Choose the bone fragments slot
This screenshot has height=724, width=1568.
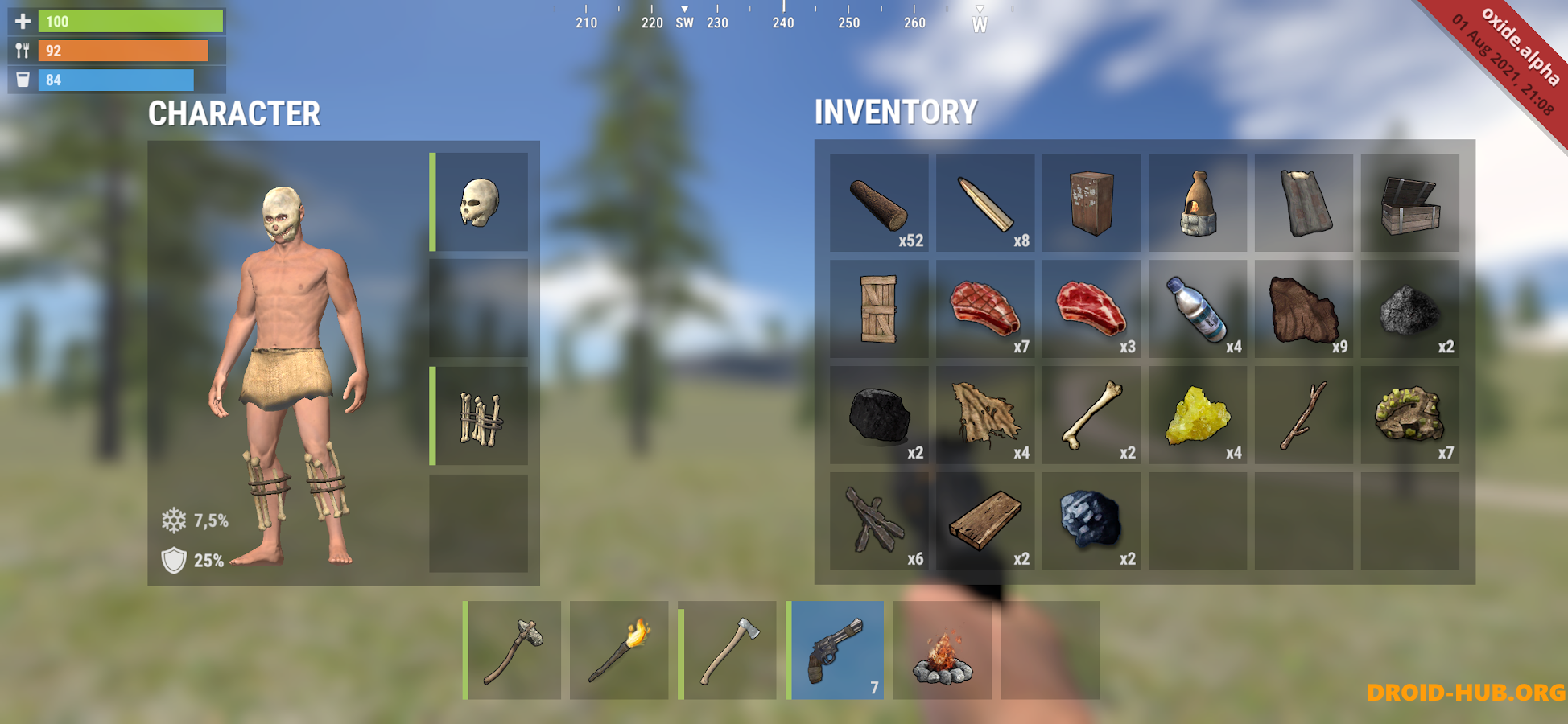click(x=1091, y=416)
